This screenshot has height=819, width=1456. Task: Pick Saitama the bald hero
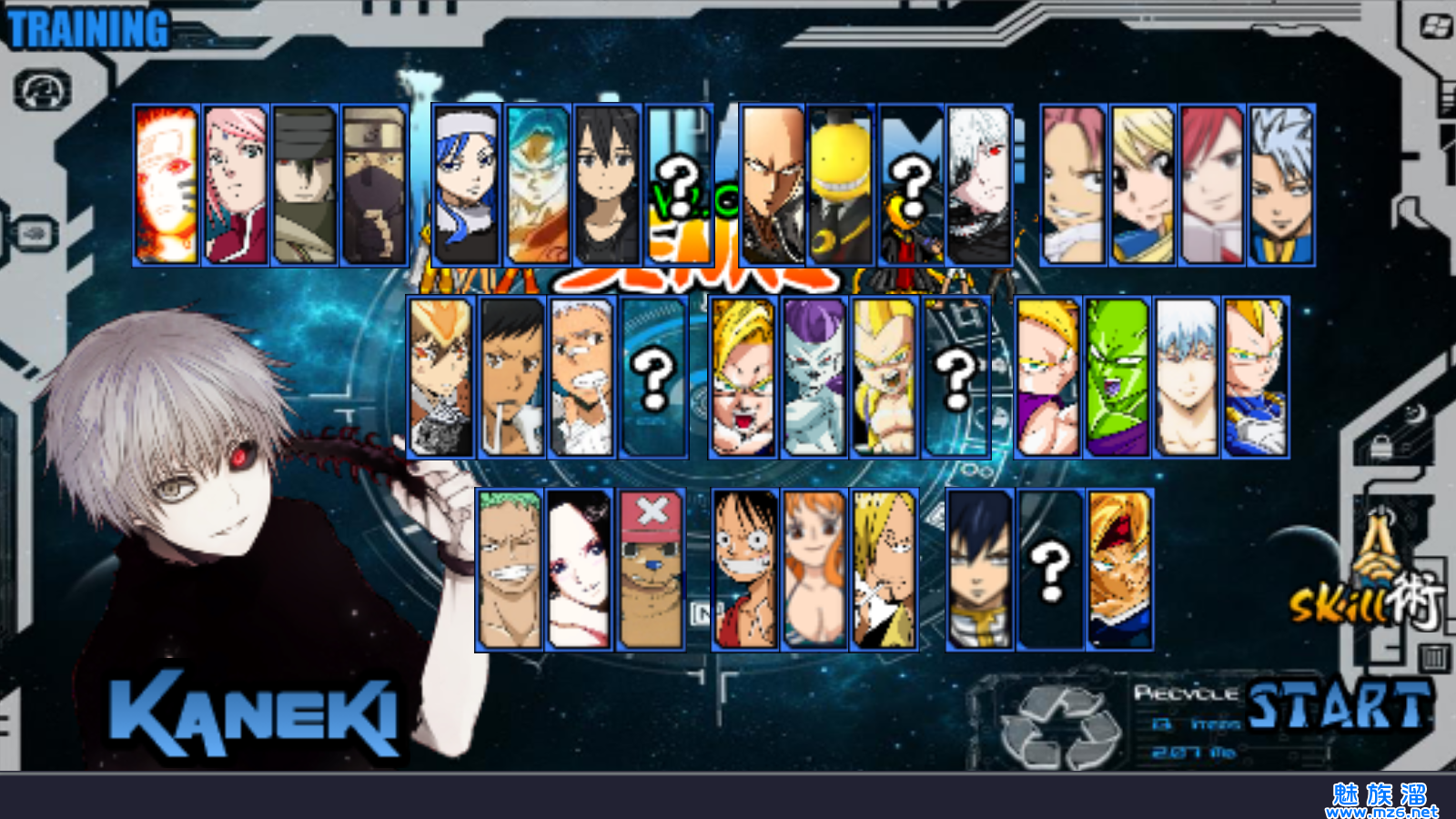tap(773, 185)
